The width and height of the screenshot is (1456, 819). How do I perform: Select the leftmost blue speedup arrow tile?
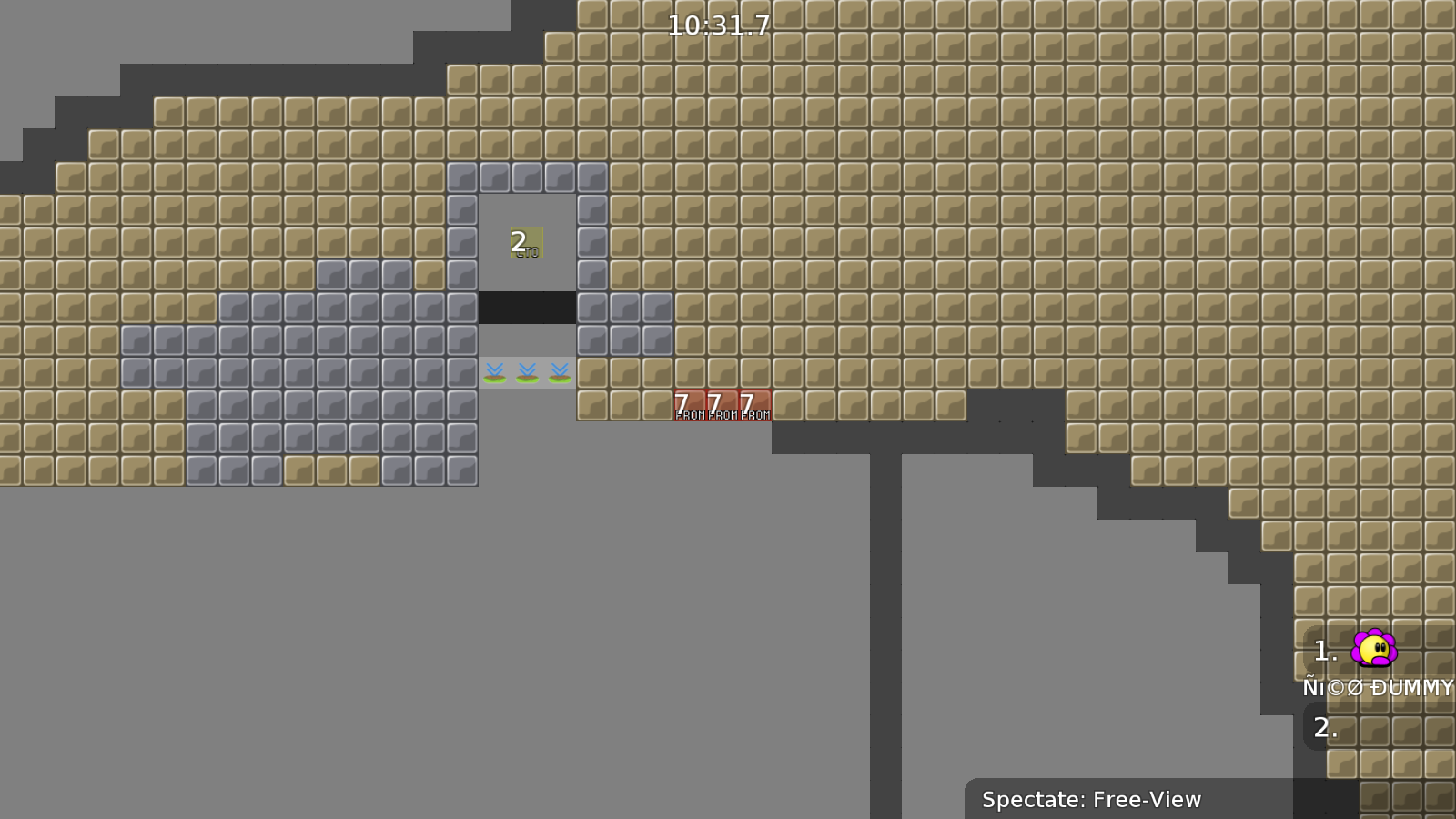coord(493,371)
